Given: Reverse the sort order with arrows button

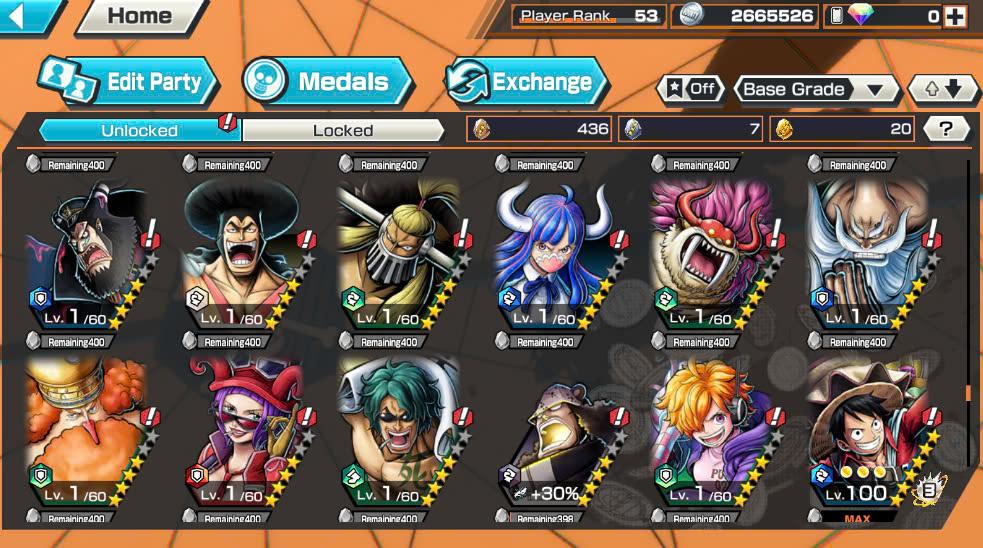Looking at the screenshot, I should pos(943,89).
